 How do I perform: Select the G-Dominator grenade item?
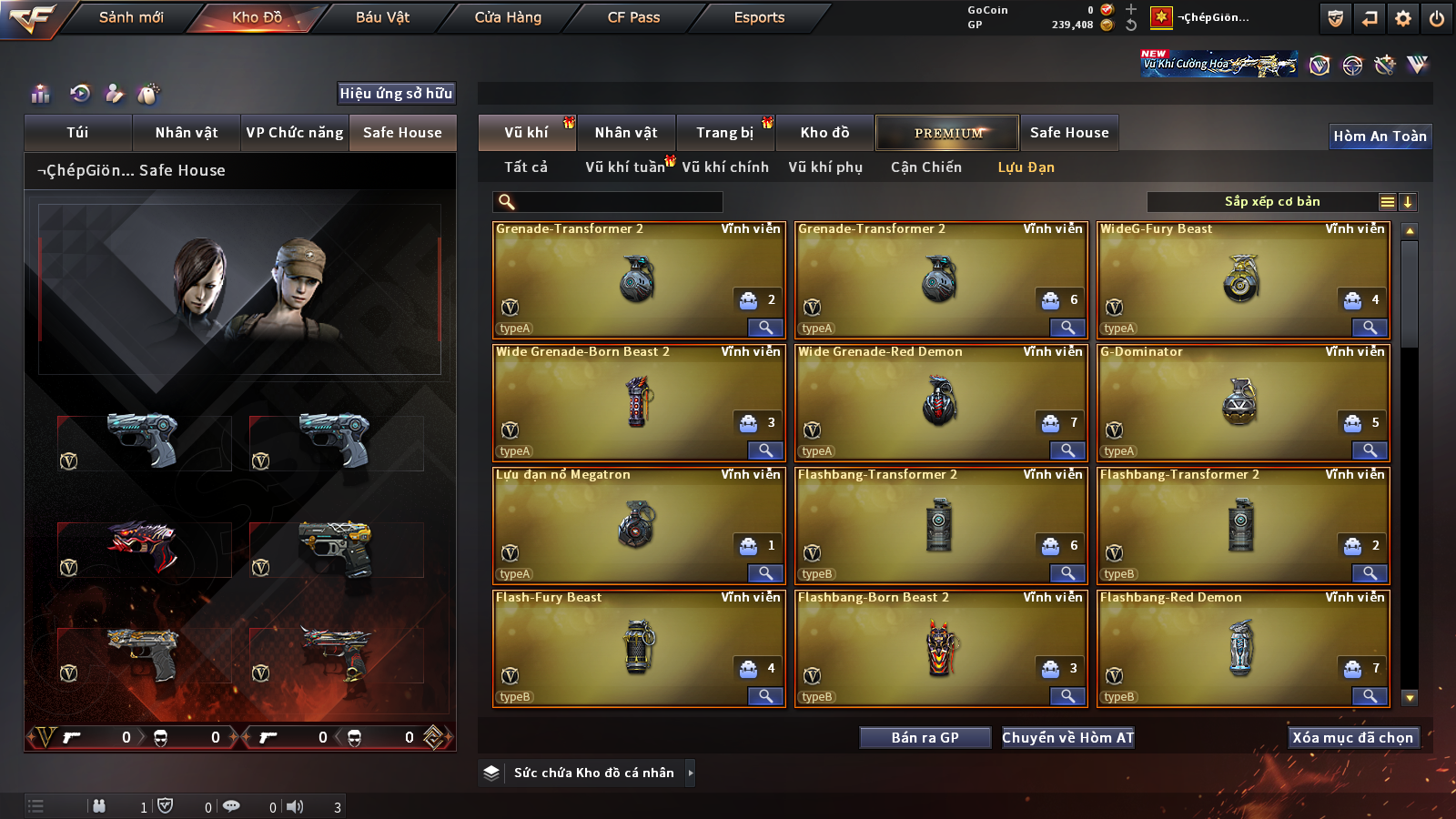(x=1241, y=403)
